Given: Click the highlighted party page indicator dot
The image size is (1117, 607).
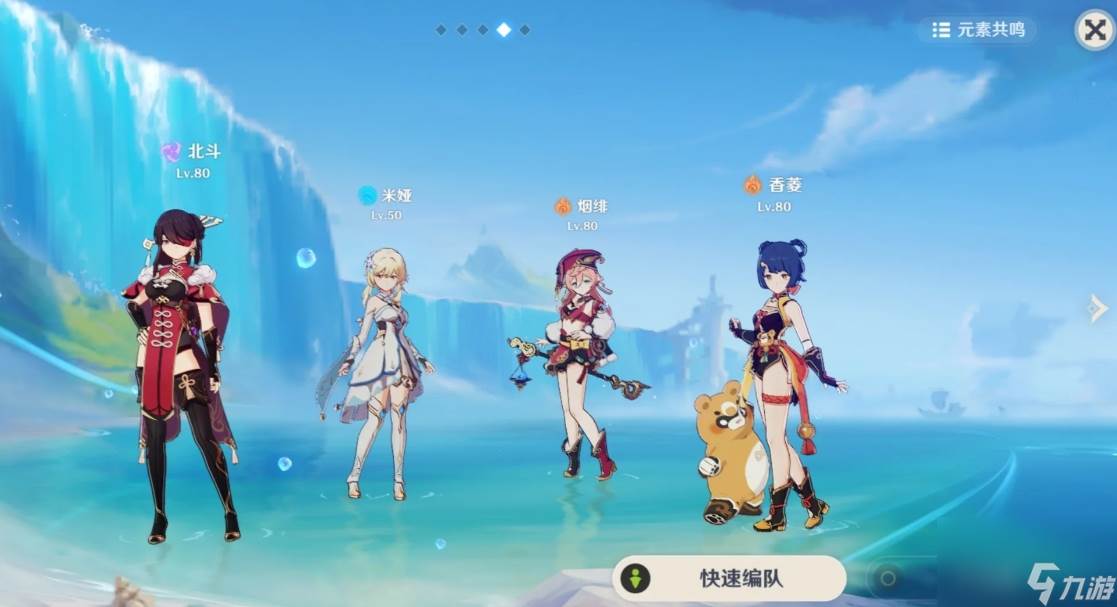Looking at the screenshot, I should coord(503,30).
